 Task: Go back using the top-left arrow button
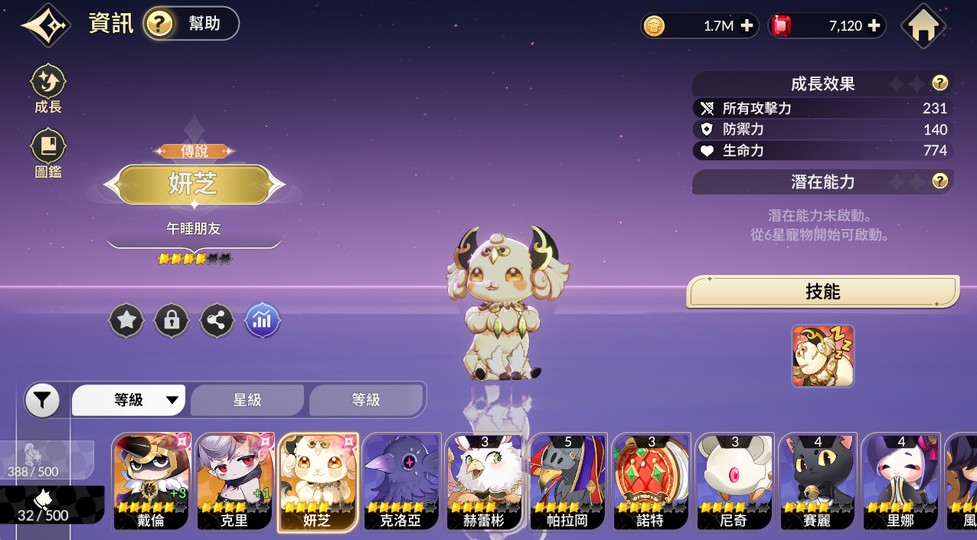tap(45, 25)
